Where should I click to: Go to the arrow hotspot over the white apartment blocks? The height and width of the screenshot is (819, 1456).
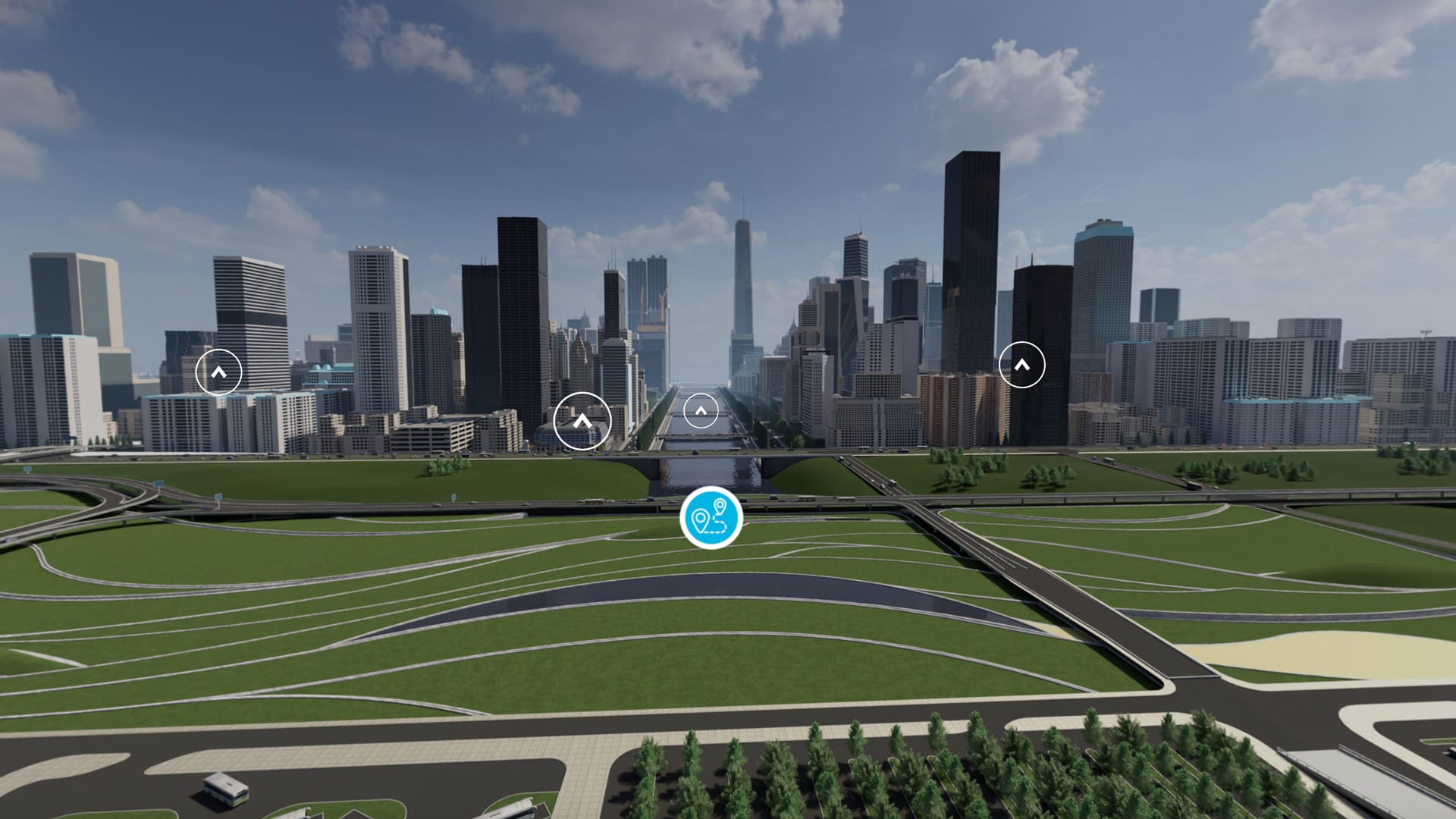(218, 372)
